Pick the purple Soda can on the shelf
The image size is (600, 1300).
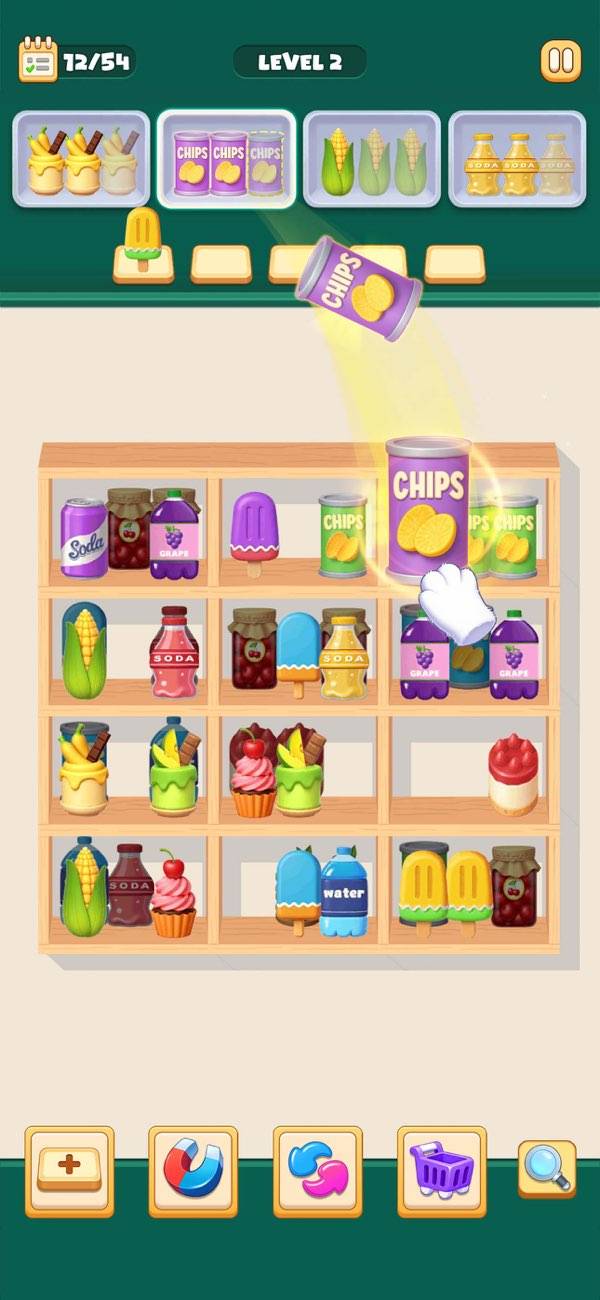(83, 538)
